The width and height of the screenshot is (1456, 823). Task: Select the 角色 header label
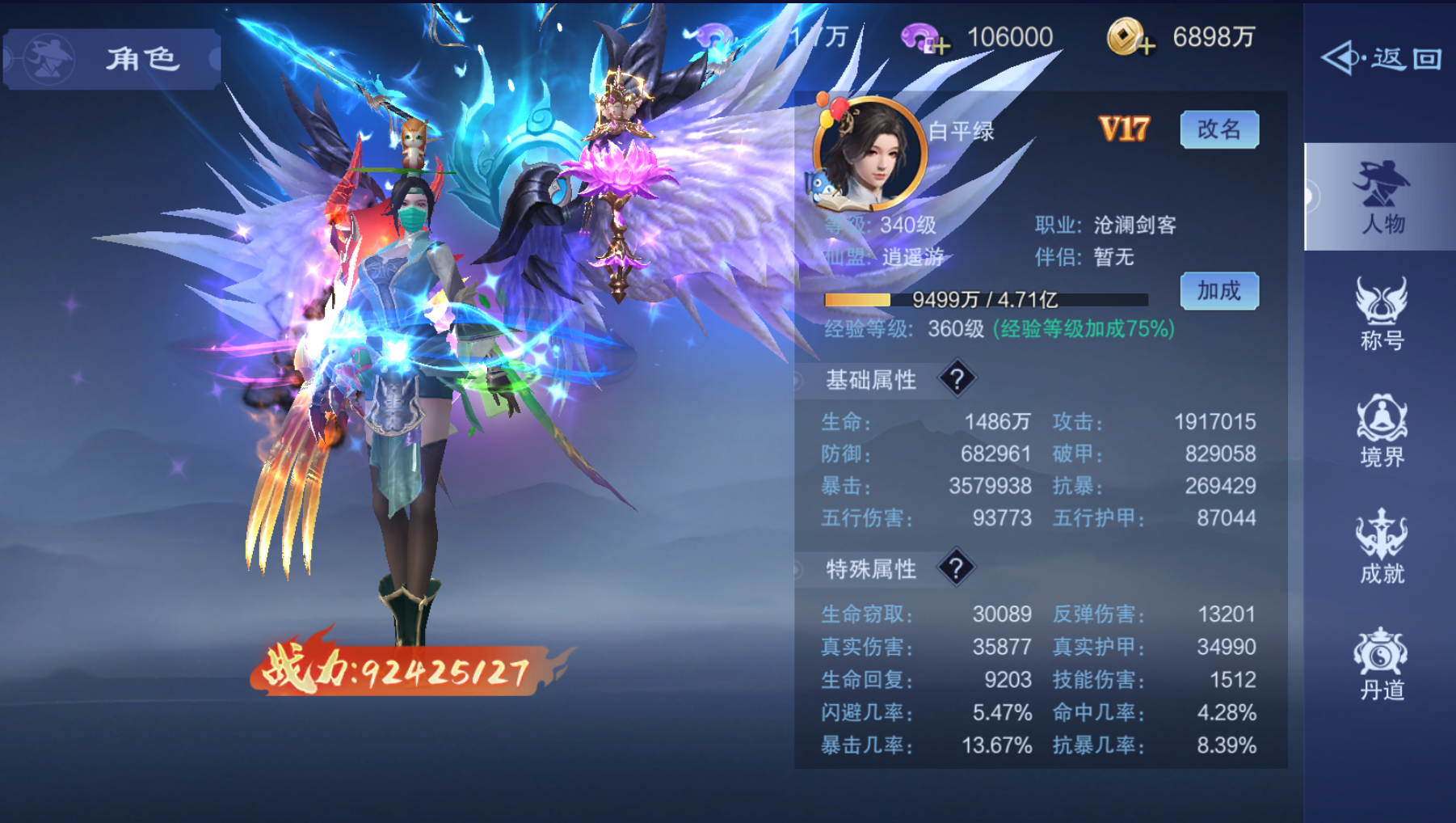(x=143, y=58)
